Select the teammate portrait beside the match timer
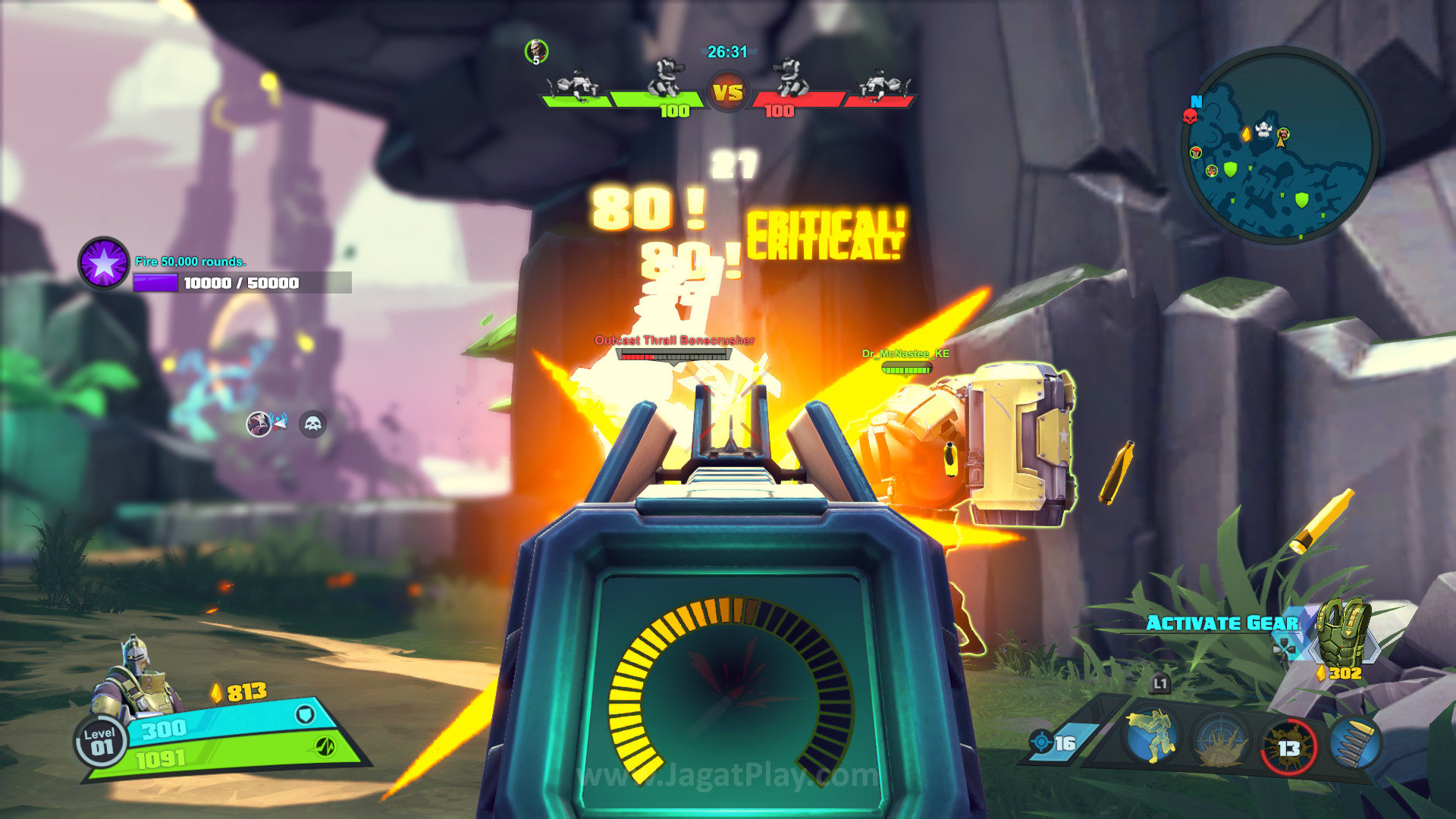This screenshot has height=819, width=1456. 536,52
